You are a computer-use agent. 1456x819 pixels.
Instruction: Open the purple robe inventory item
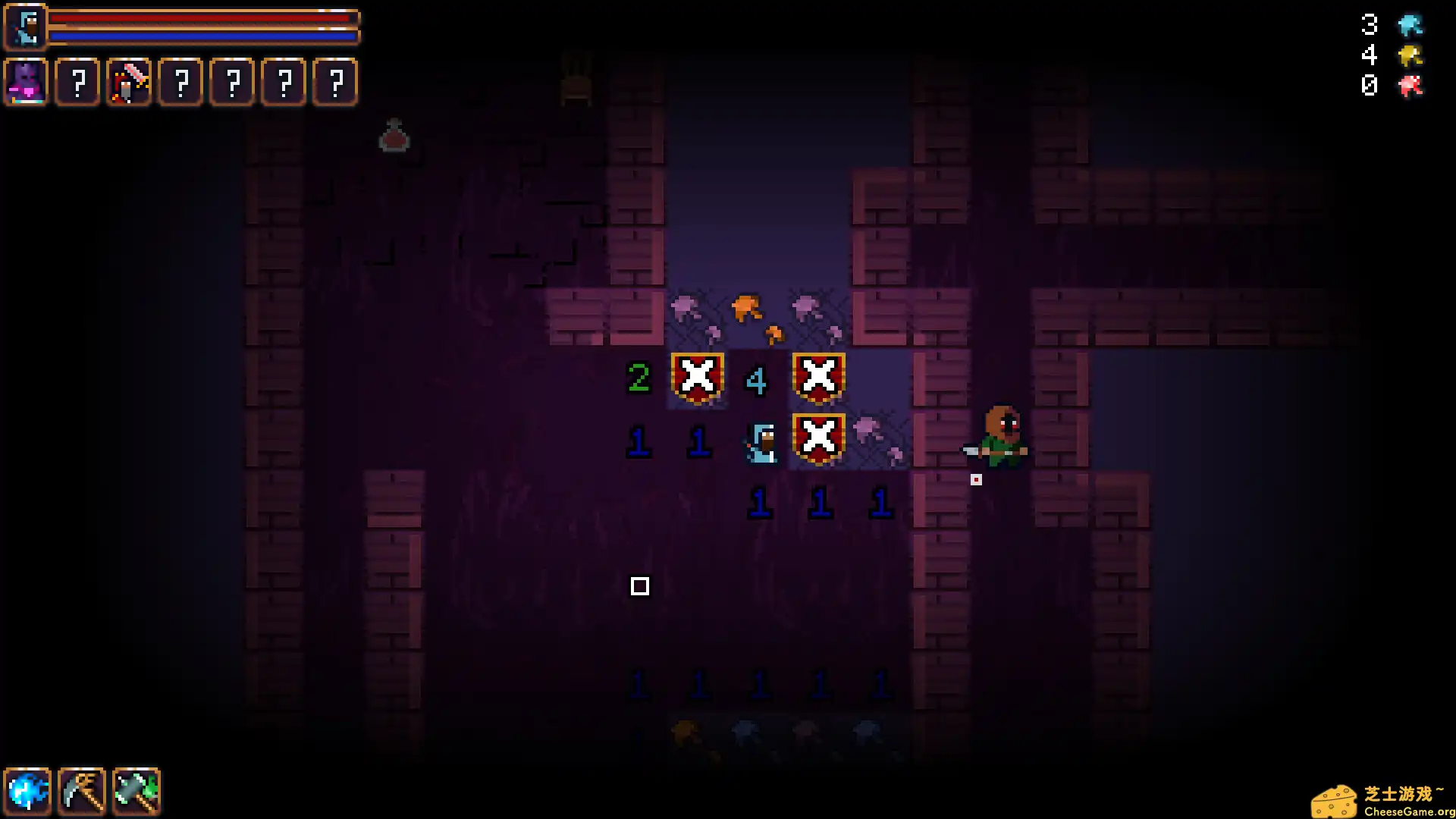(25, 82)
